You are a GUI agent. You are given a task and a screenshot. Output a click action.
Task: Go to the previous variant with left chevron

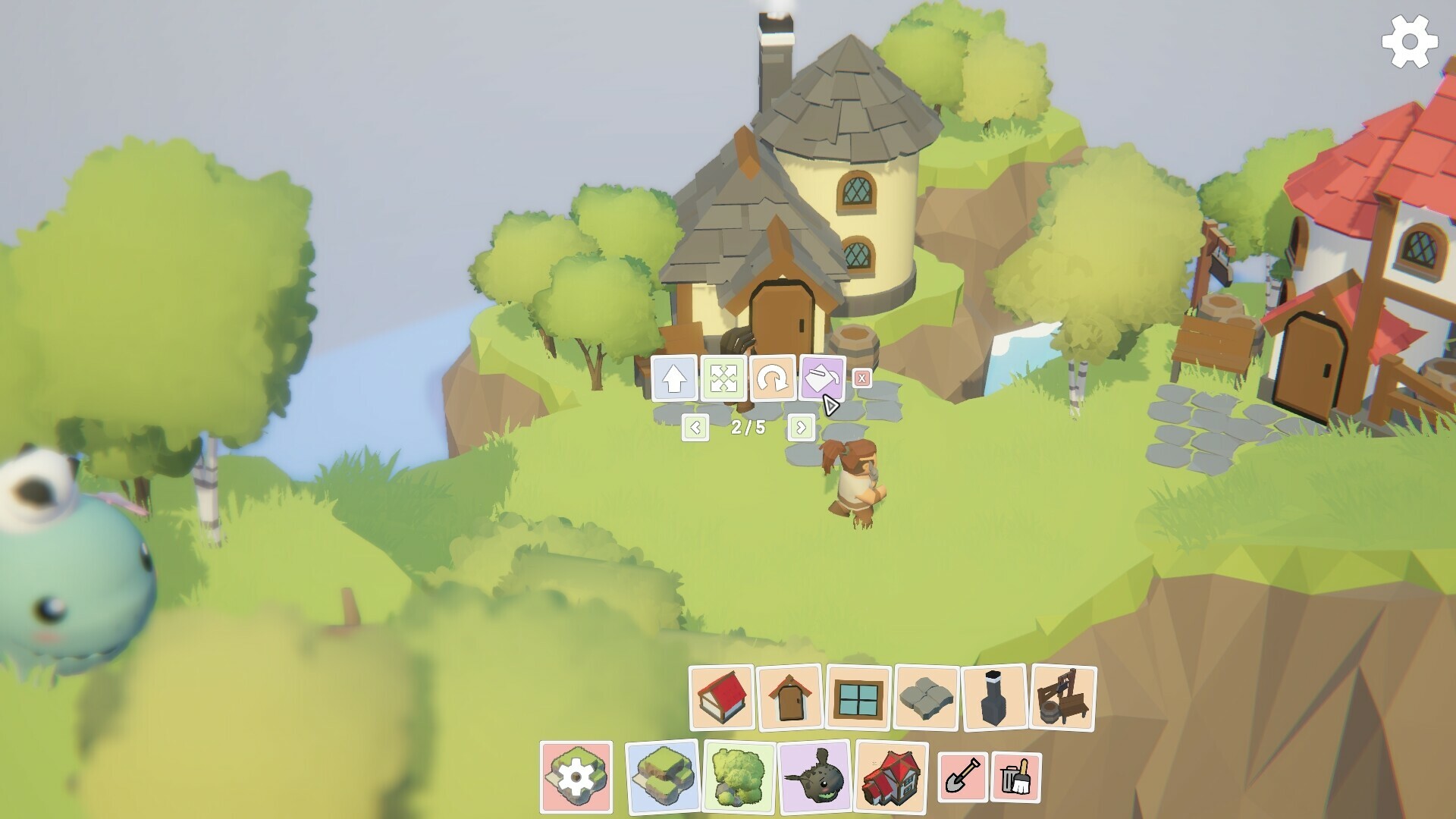coord(695,428)
